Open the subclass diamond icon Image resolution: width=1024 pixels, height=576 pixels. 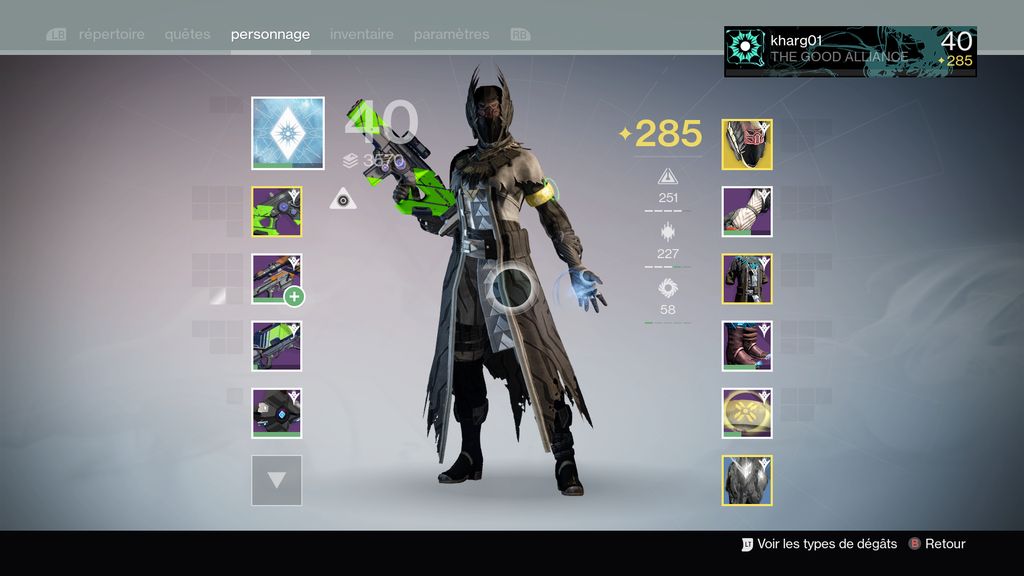(x=288, y=133)
